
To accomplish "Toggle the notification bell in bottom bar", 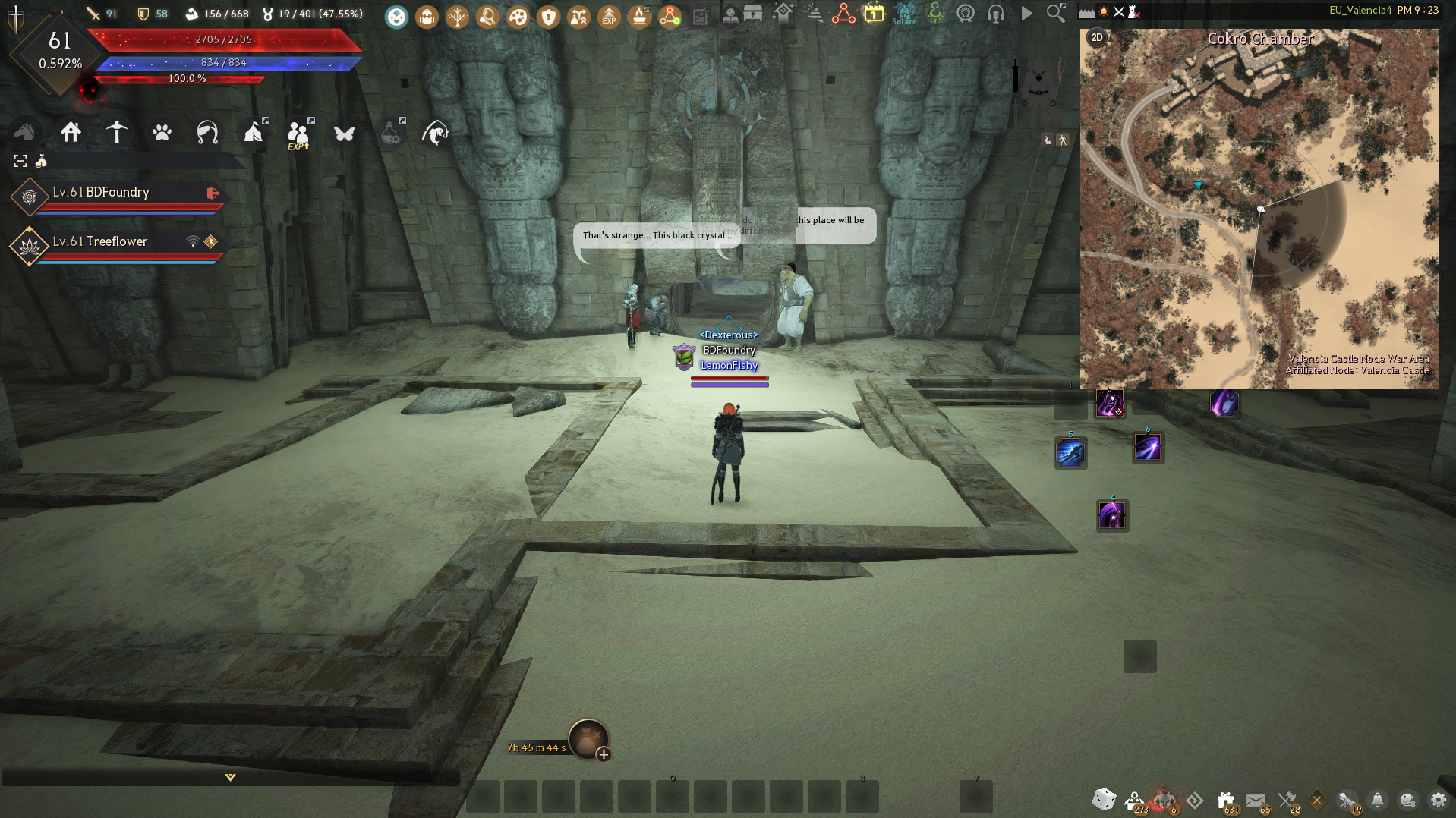I will (x=1378, y=800).
